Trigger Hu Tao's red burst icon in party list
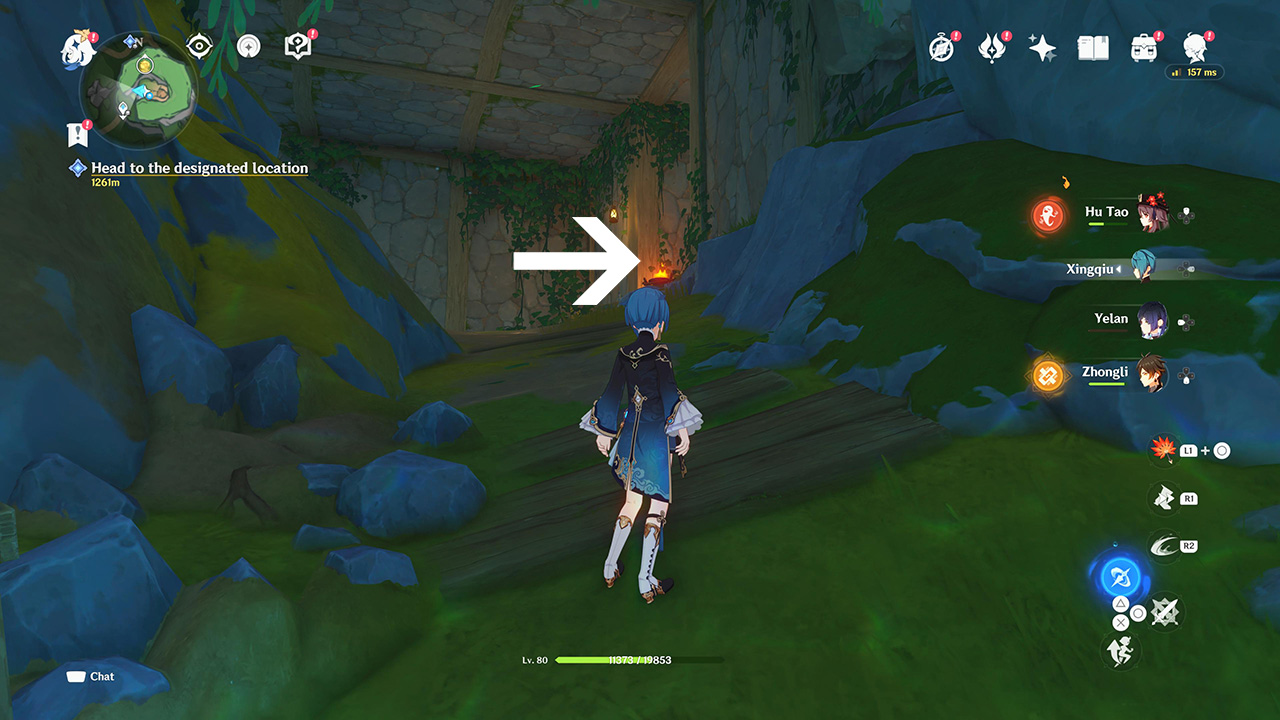Image resolution: width=1280 pixels, height=720 pixels. coord(1047,214)
